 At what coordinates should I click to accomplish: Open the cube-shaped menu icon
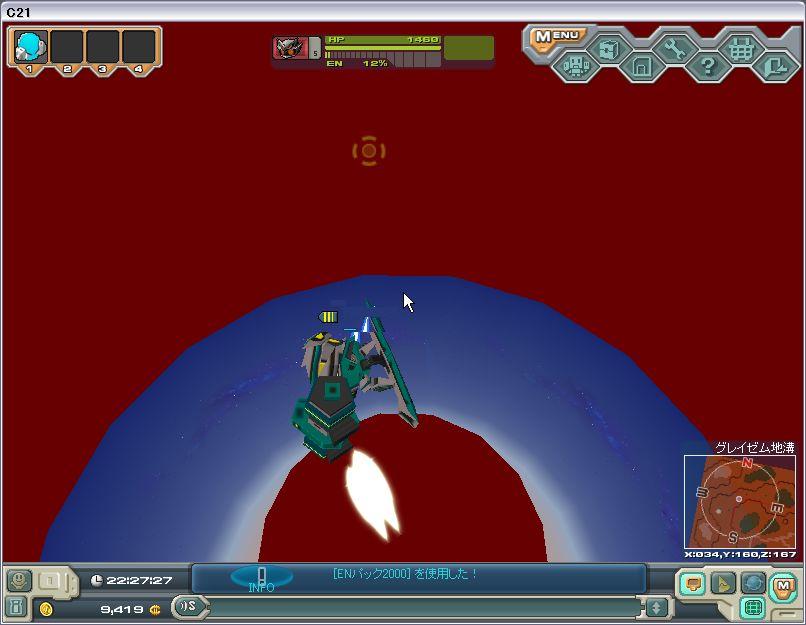pyautogui.click(x=608, y=48)
